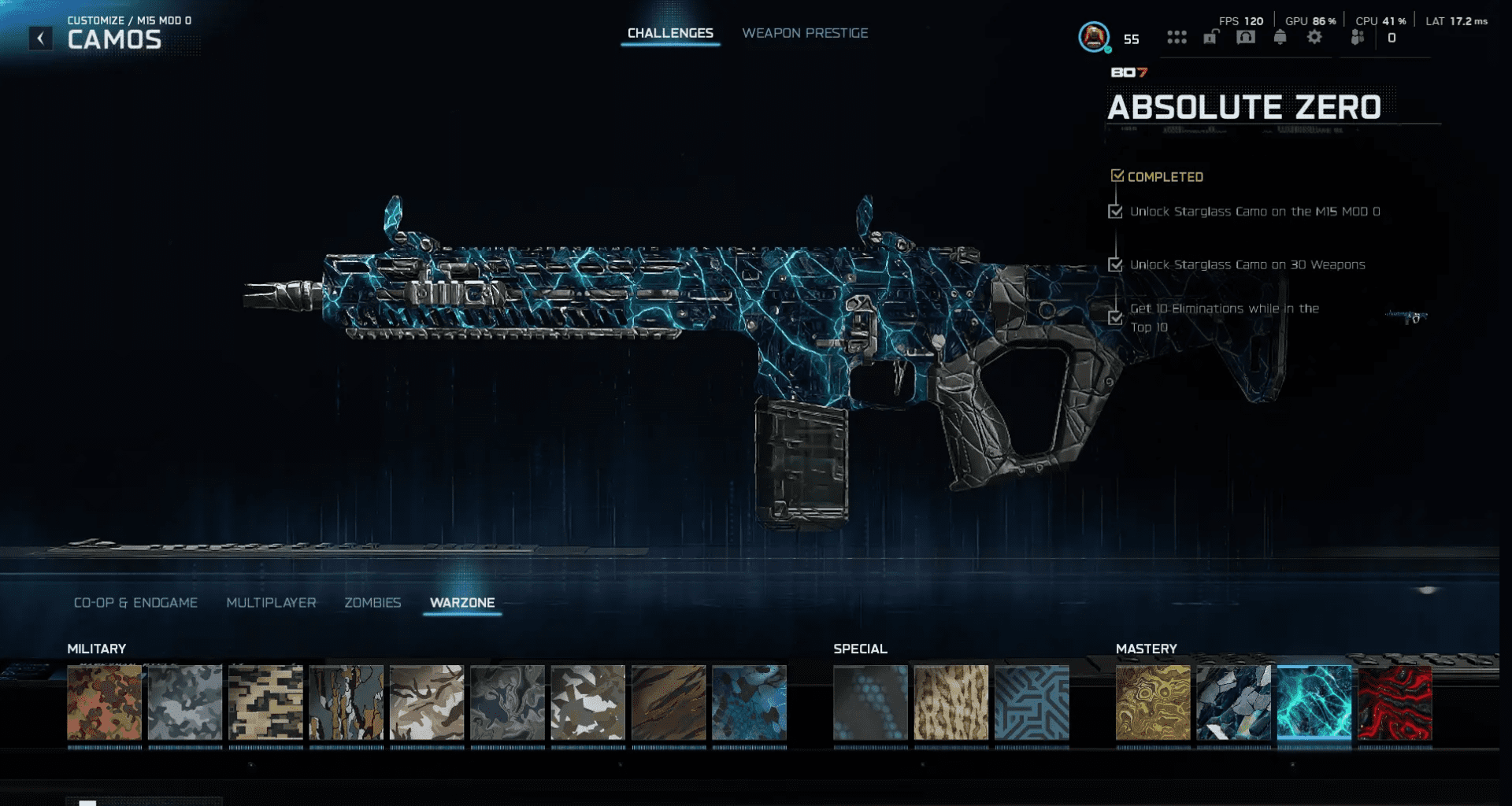Select the Warzone camo category
Viewport: 1512px width, 806px height.
coord(462,603)
